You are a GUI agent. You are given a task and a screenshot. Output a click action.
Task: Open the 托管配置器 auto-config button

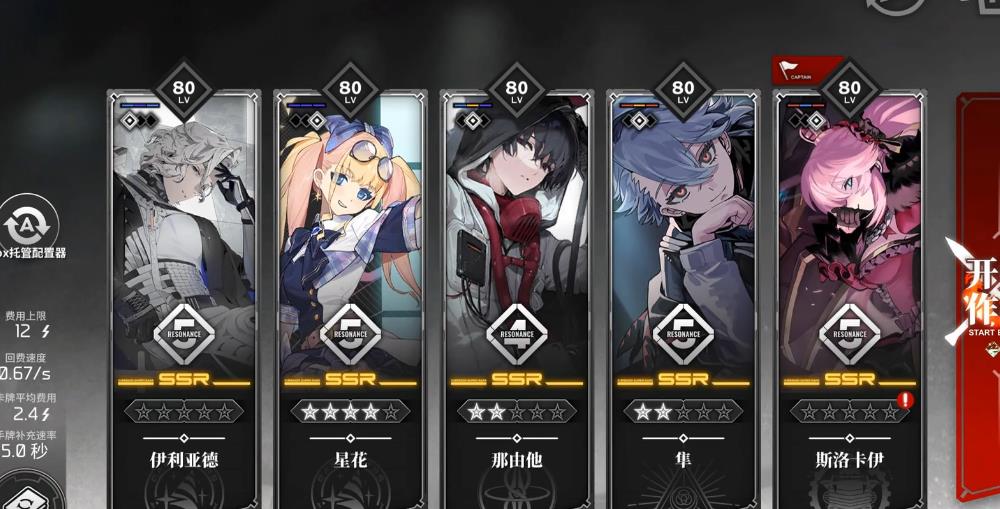pyautogui.click(x=29, y=222)
